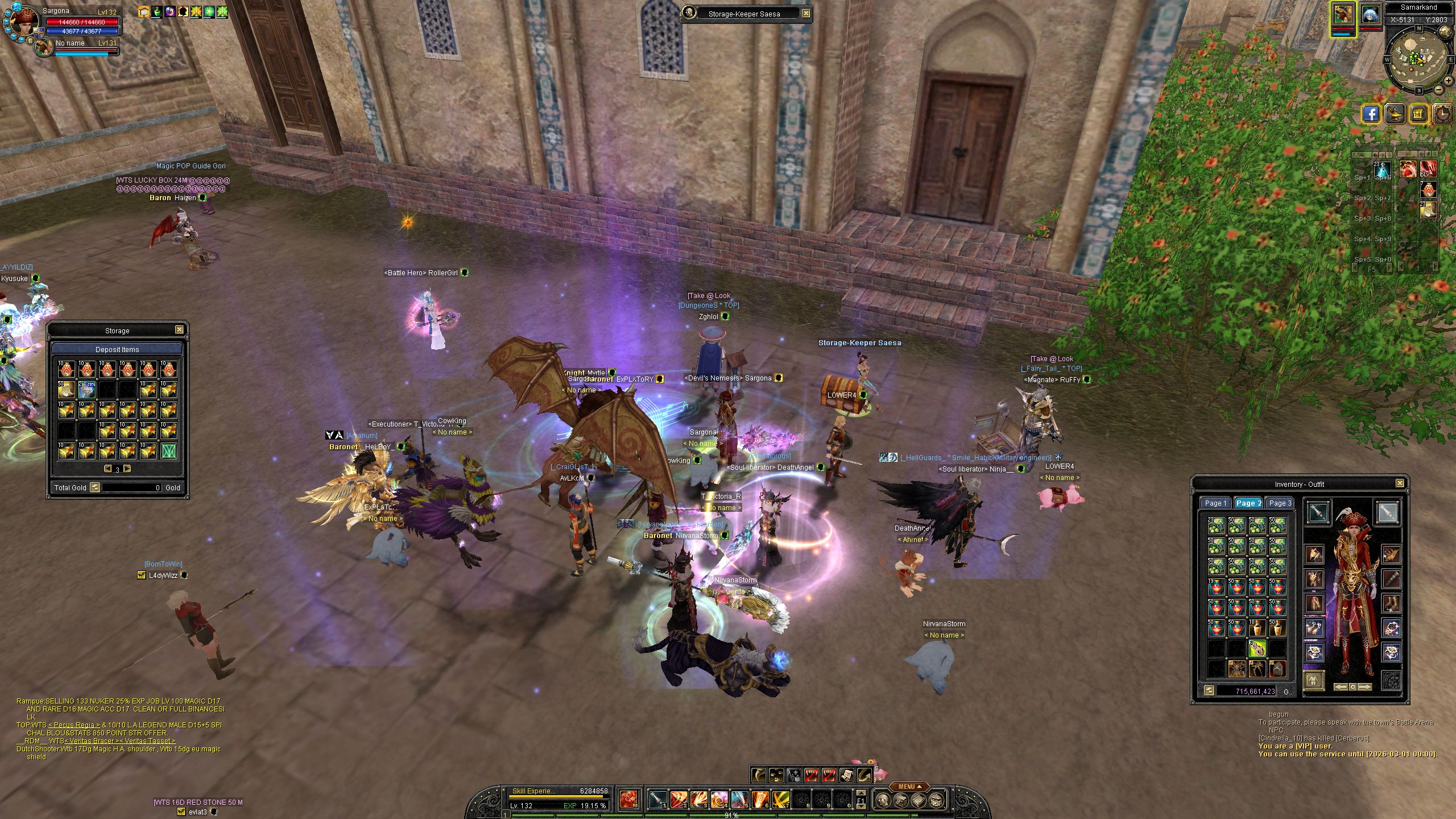This screenshot has width=1456, height=819.
Task: Use the spear skill in hotbar slot 1
Action: click(x=657, y=800)
